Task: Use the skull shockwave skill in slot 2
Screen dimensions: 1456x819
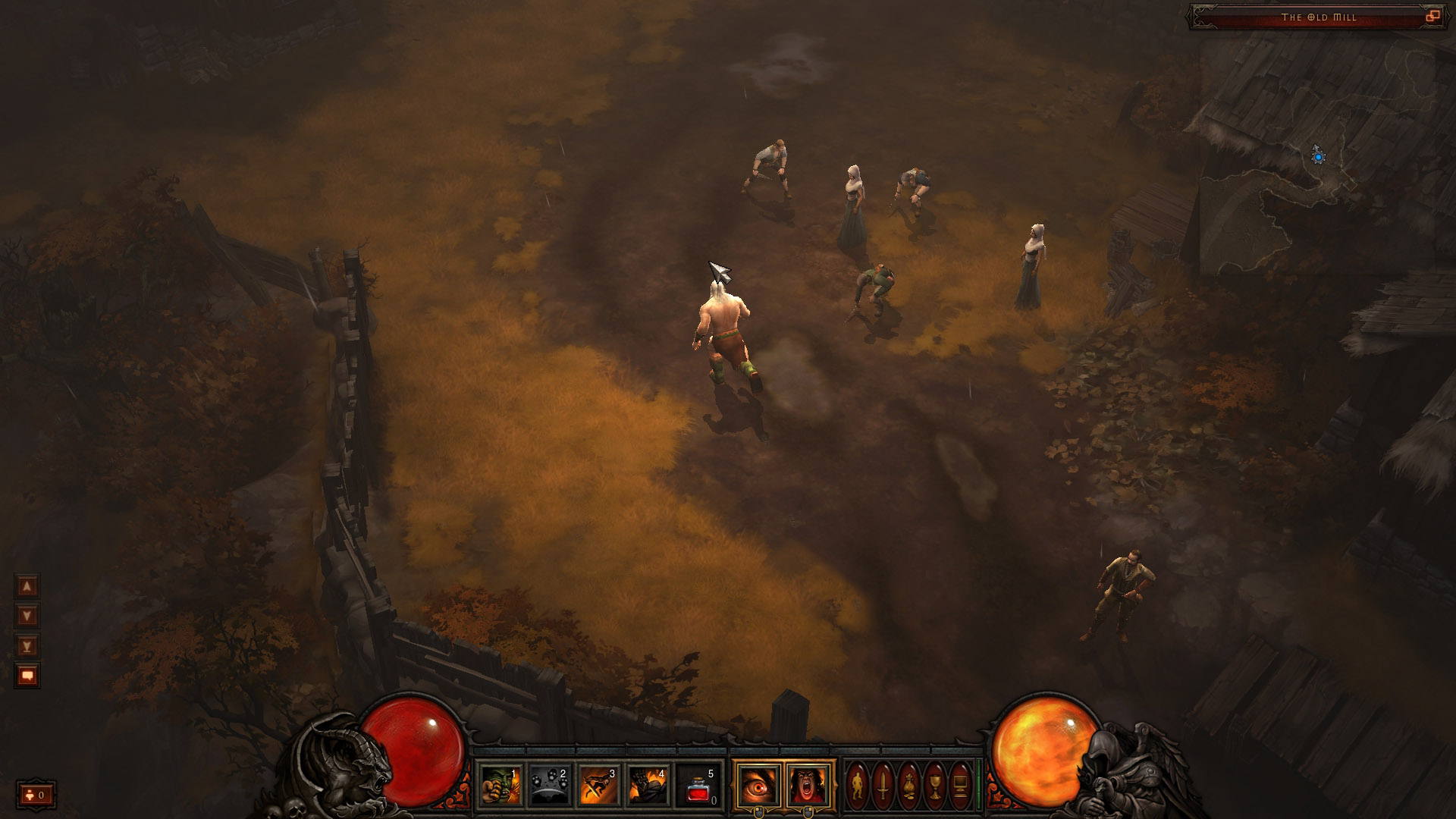Action: point(549,785)
